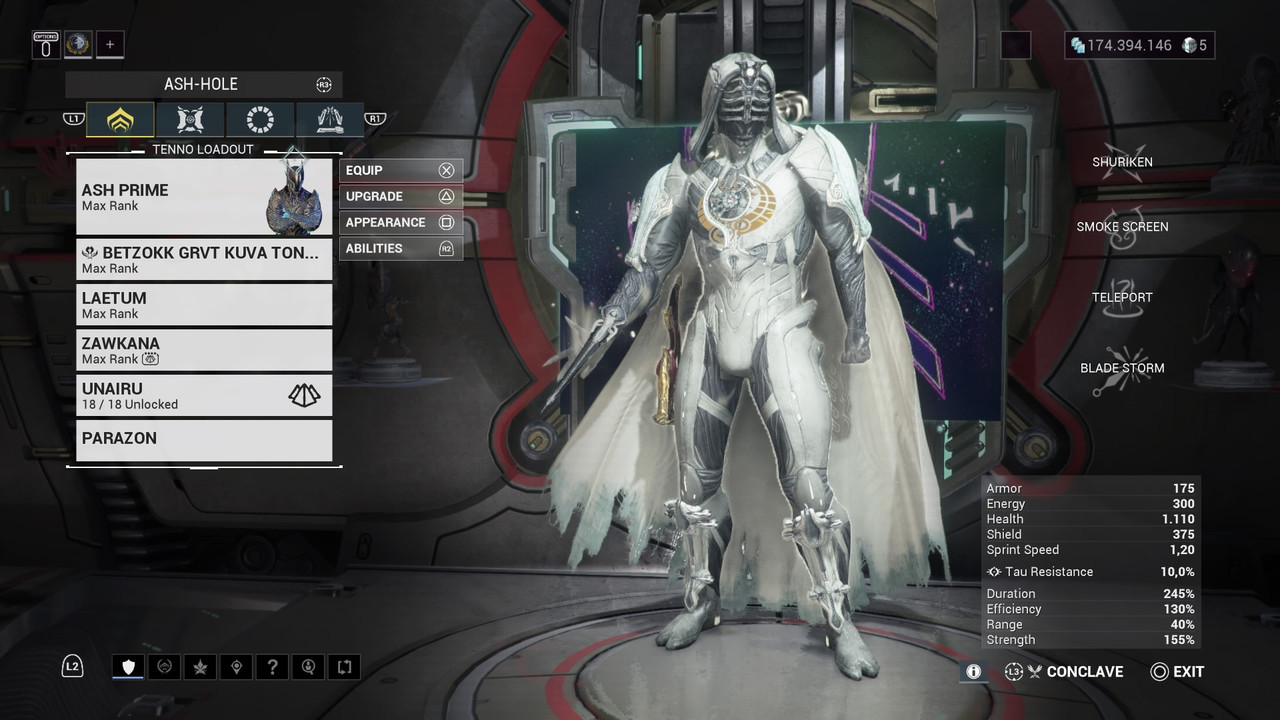Exit the arsenal screen
The width and height of the screenshot is (1280, 720).
pos(1177,672)
